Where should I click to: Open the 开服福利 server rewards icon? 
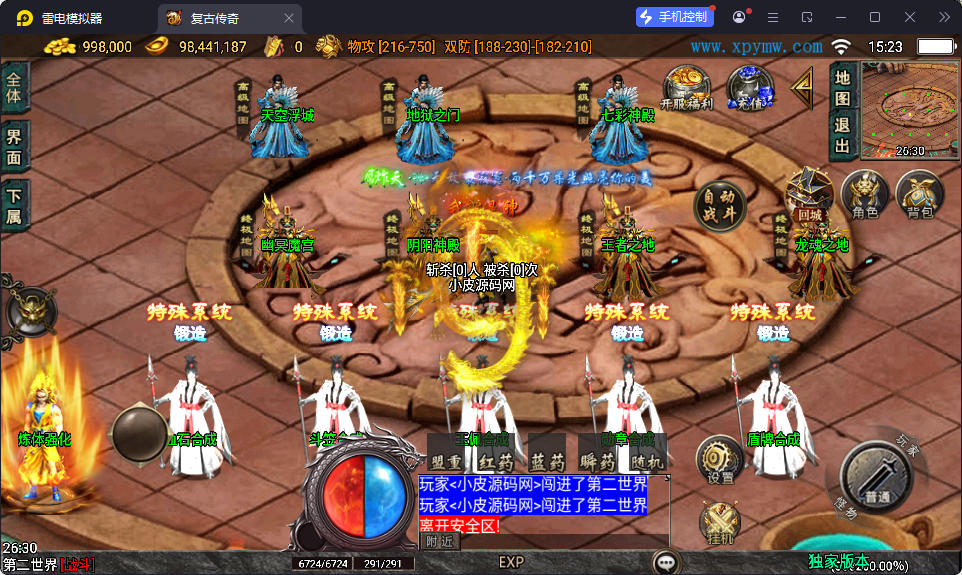tap(687, 88)
